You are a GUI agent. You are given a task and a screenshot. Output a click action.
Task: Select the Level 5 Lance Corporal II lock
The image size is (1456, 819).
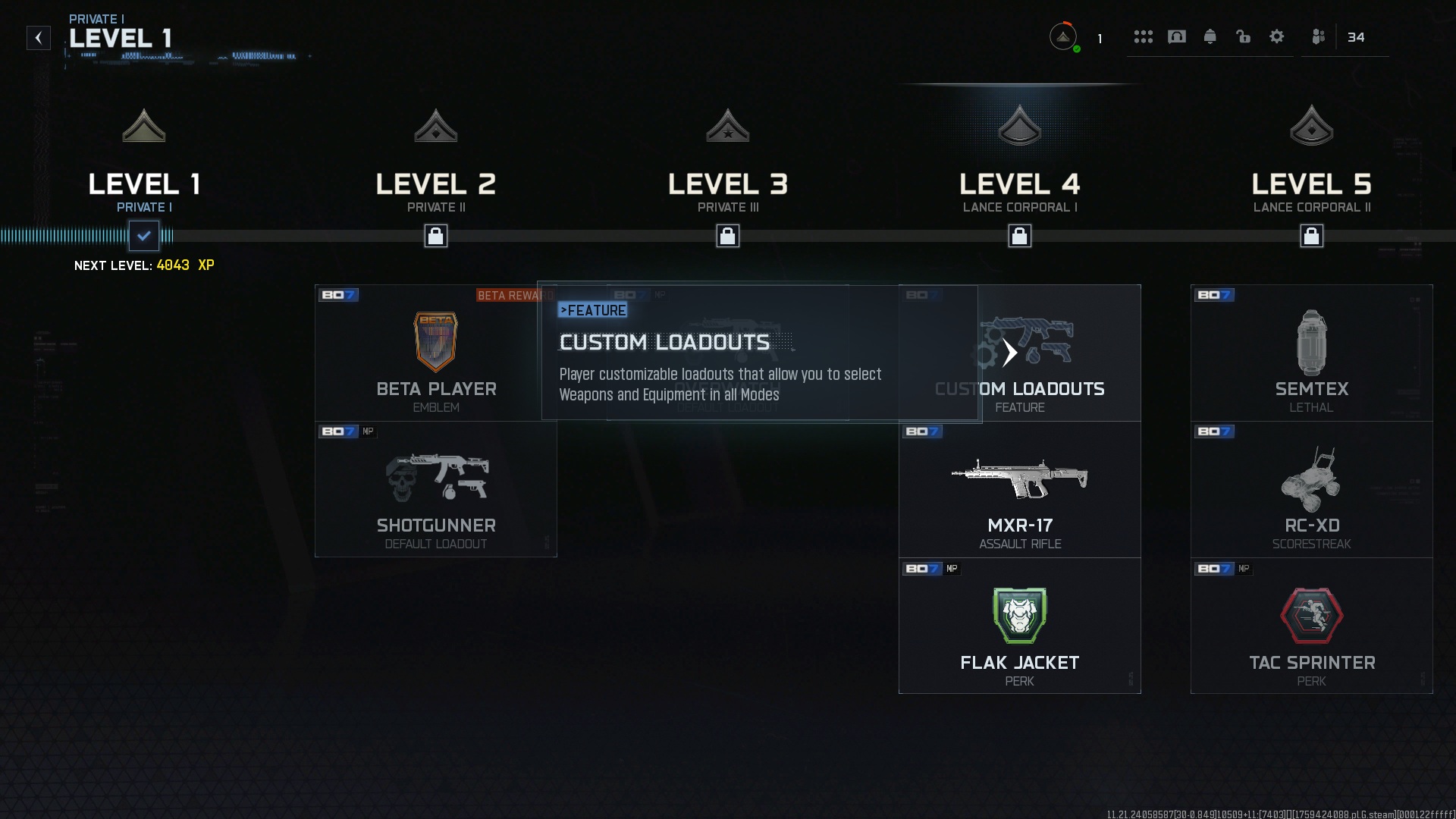tap(1312, 236)
